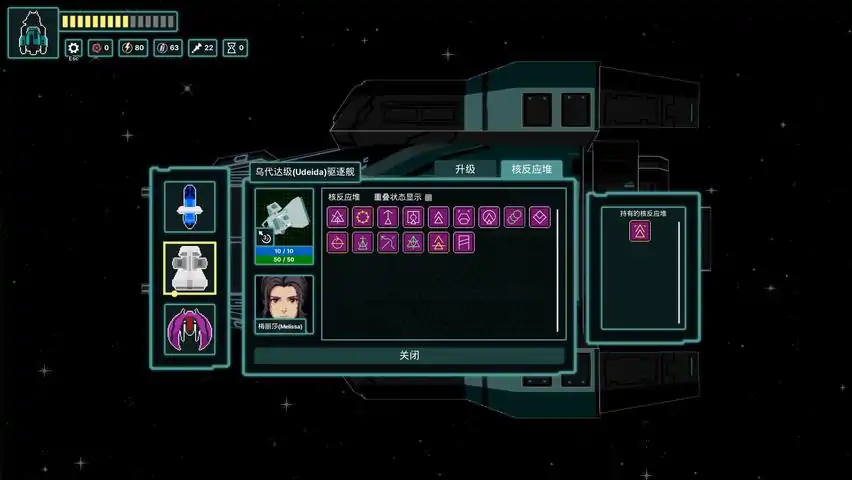Screen dimensions: 852x480
Task: Choose the two linked circles reactor icon
Action: (514, 217)
